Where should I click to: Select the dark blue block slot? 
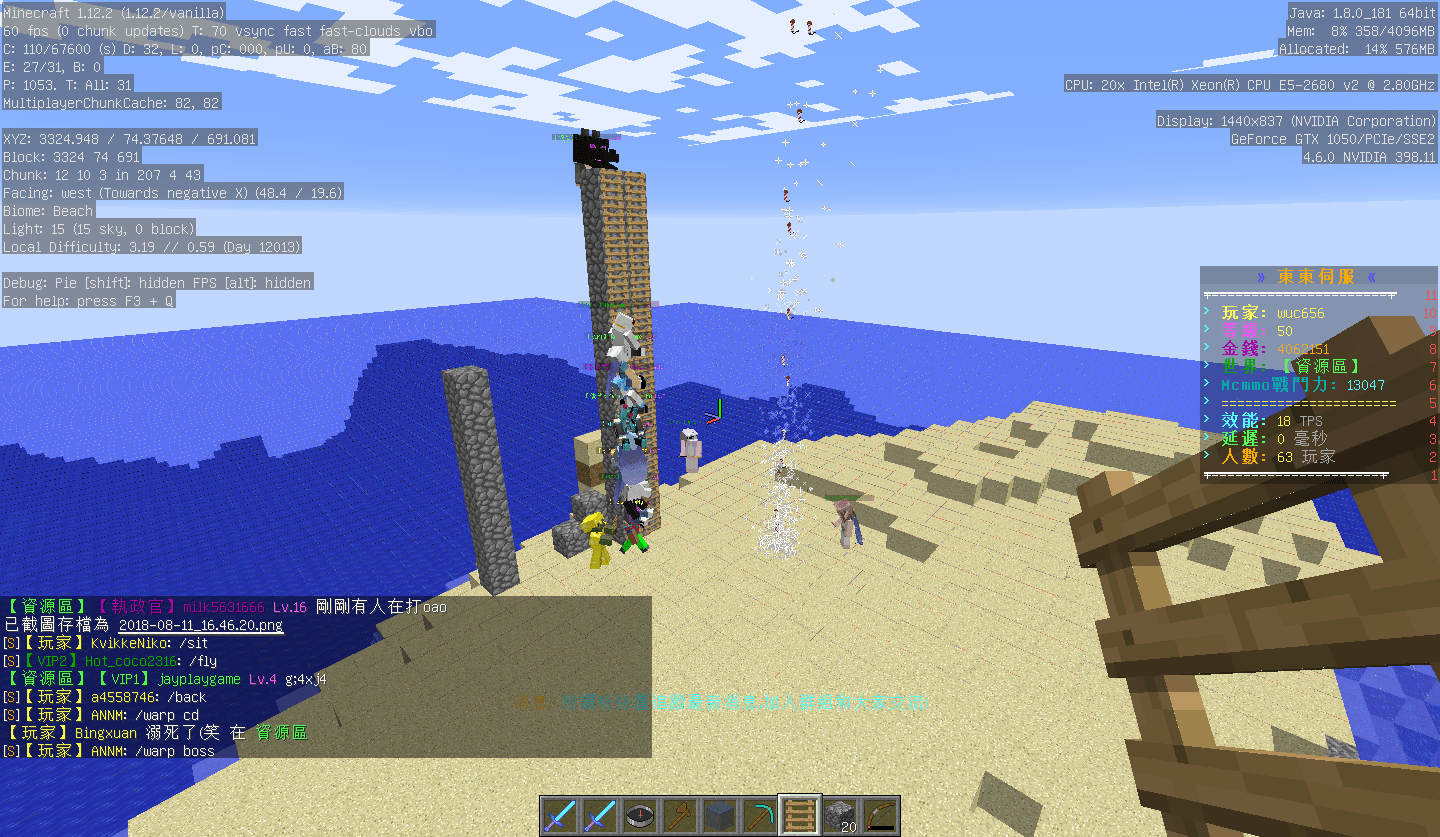(720, 816)
